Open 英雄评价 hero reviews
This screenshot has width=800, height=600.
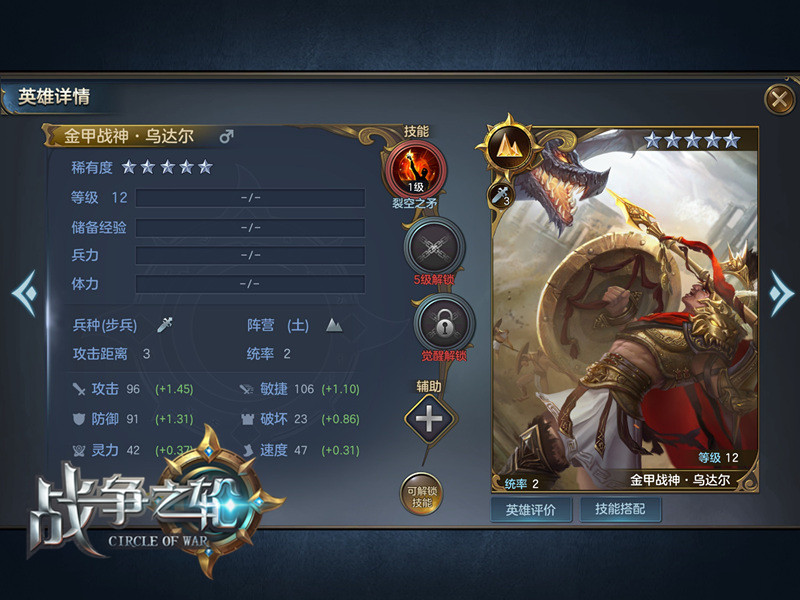(x=530, y=509)
